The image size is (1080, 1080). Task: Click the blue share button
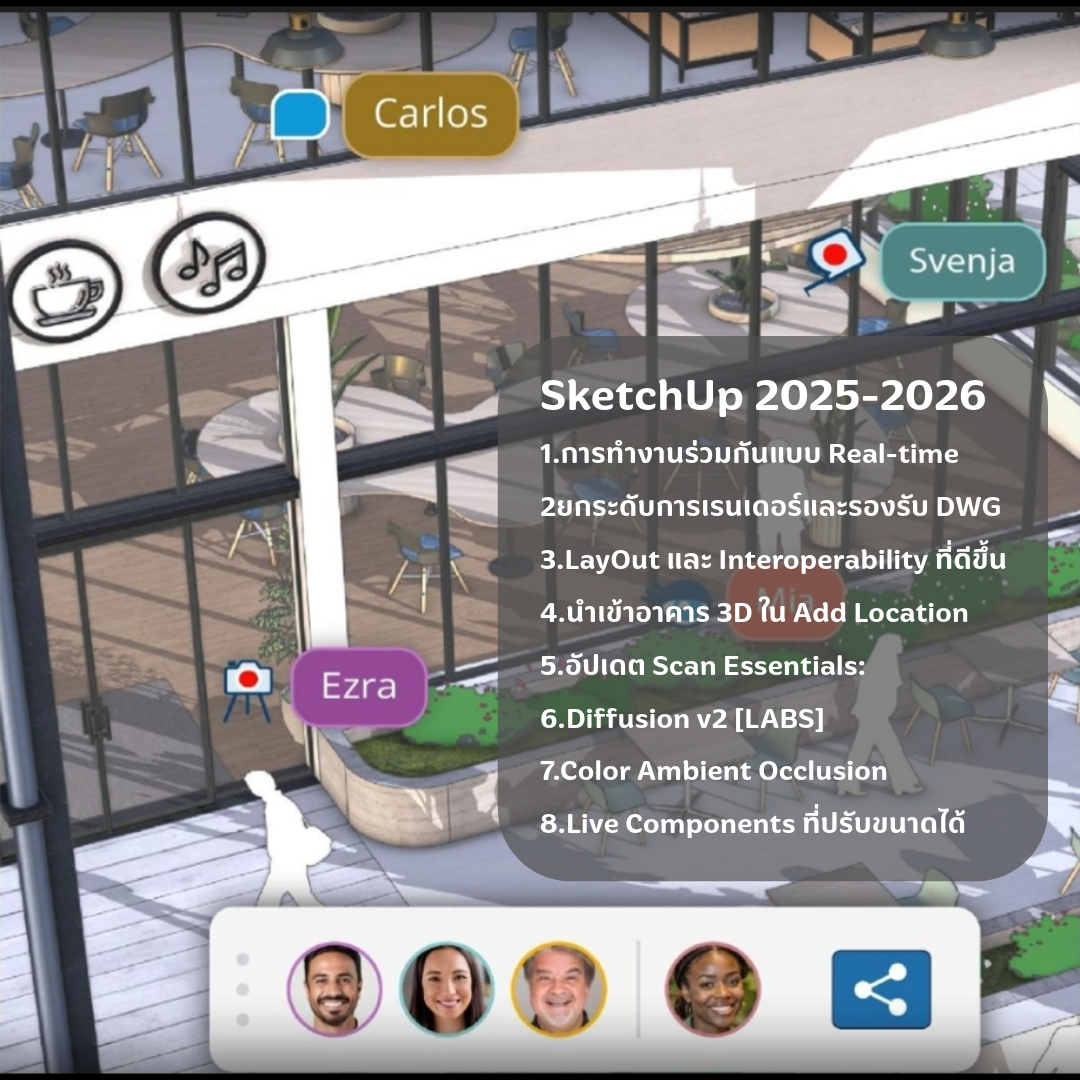pos(880,989)
